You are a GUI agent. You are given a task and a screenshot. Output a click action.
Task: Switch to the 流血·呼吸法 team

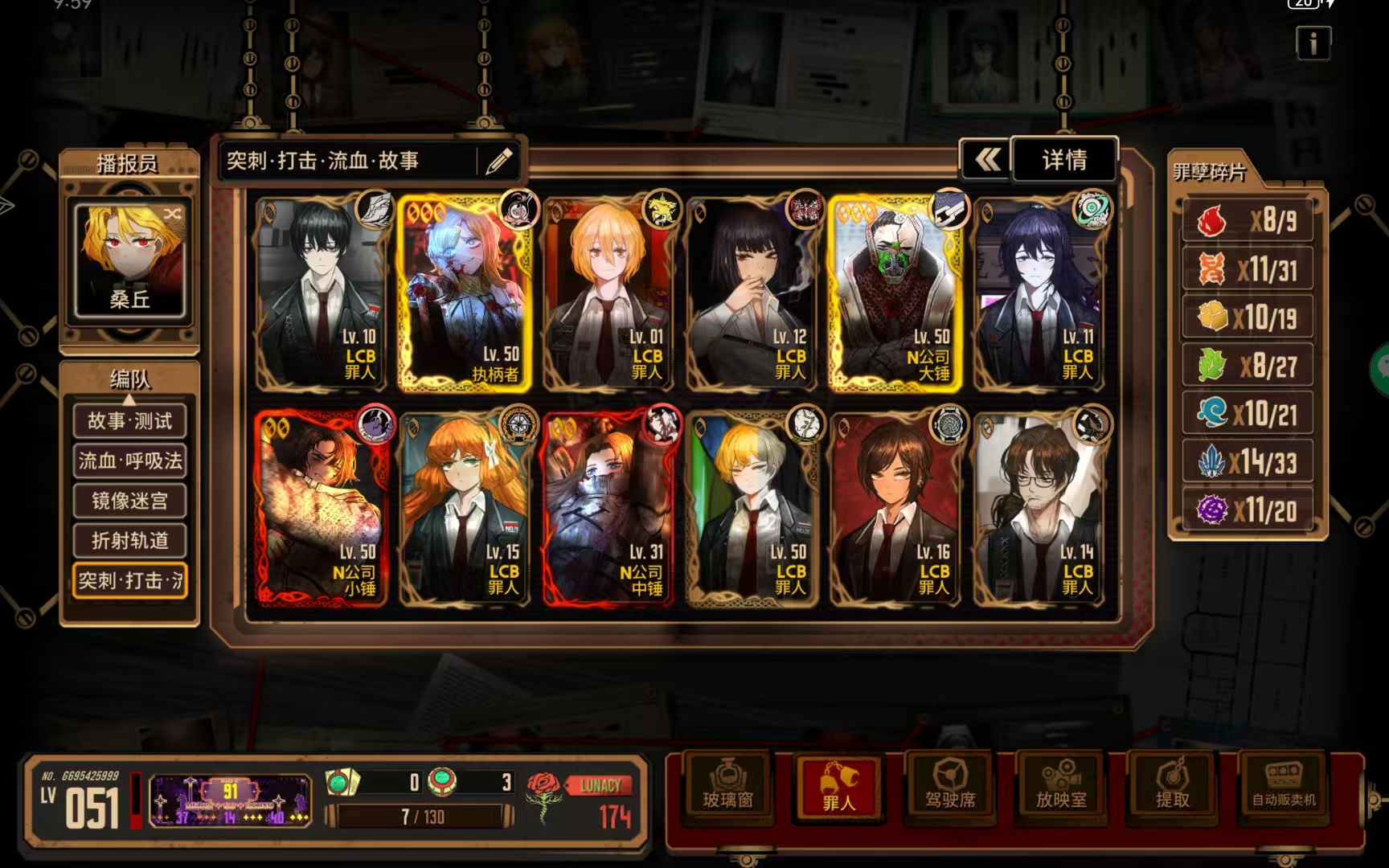(x=129, y=461)
